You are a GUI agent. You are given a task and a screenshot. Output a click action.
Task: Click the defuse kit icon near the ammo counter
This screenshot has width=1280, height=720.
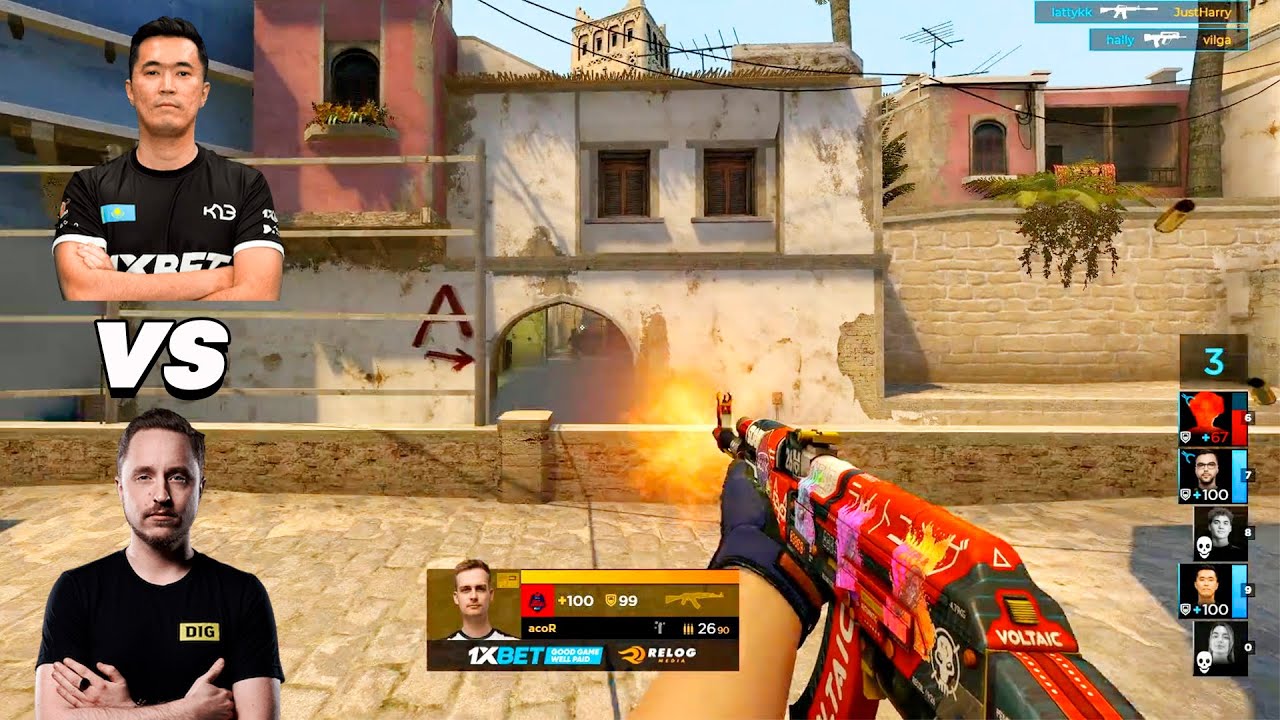pos(659,628)
